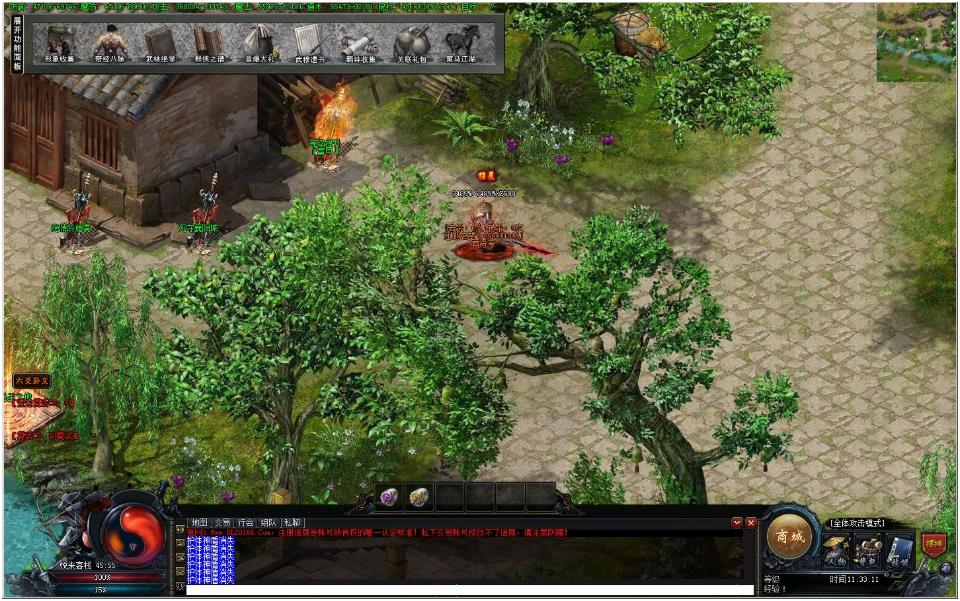Toggle the 全体攻击模式 attack mode label
The width and height of the screenshot is (960, 601).
click(857, 523)
